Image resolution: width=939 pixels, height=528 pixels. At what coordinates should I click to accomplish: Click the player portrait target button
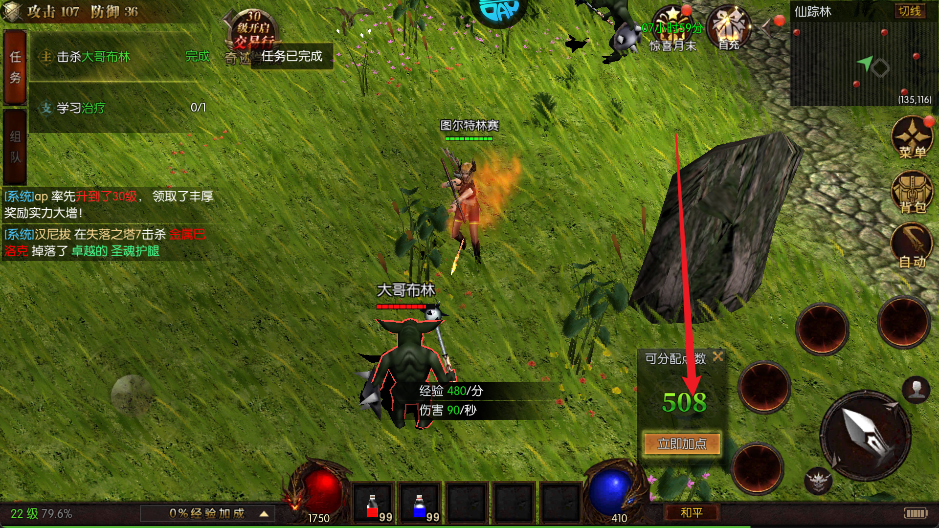pos(915,389)
